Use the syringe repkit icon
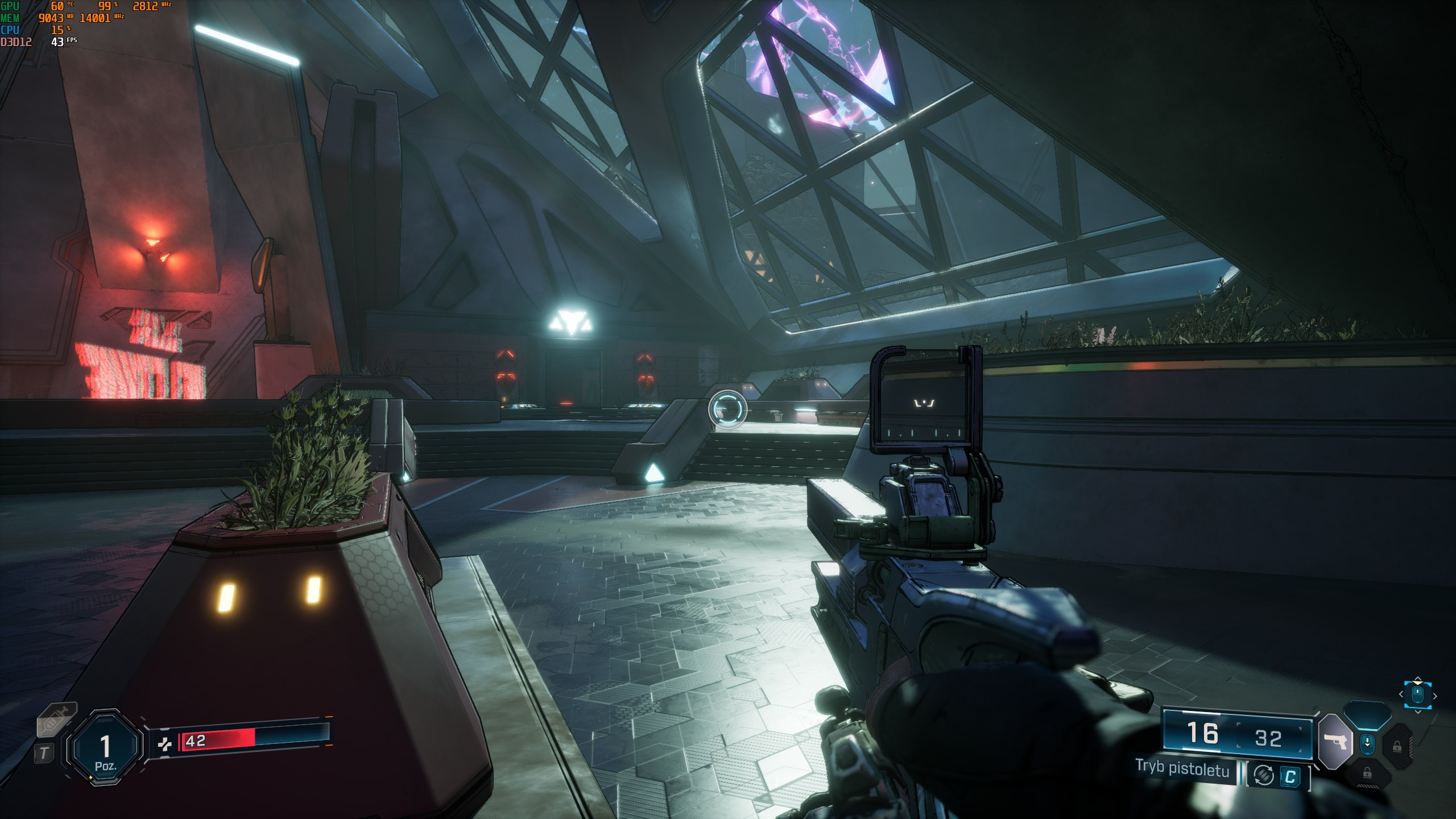 57,721
